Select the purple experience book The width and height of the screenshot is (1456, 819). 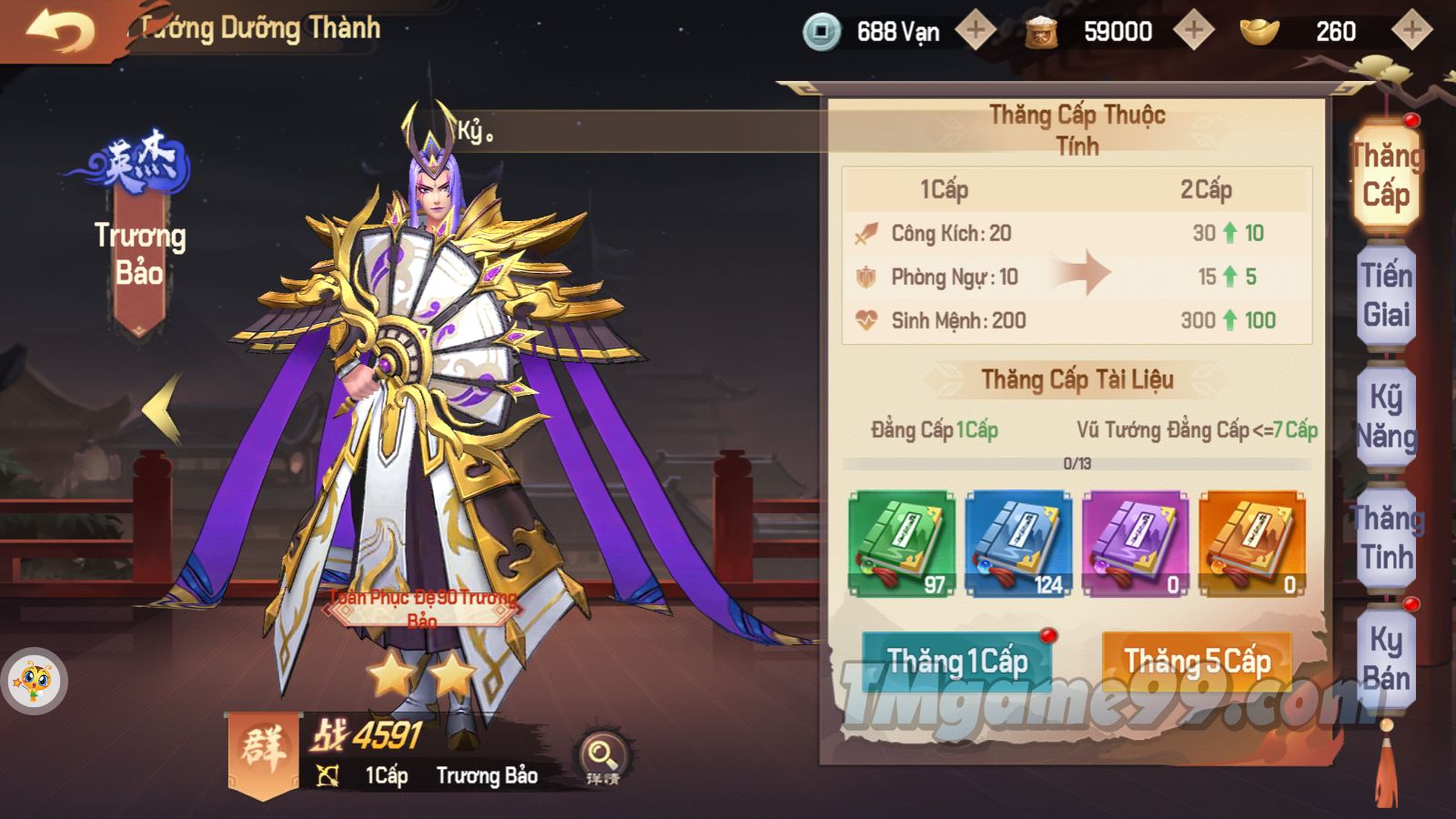(1135, 544)
